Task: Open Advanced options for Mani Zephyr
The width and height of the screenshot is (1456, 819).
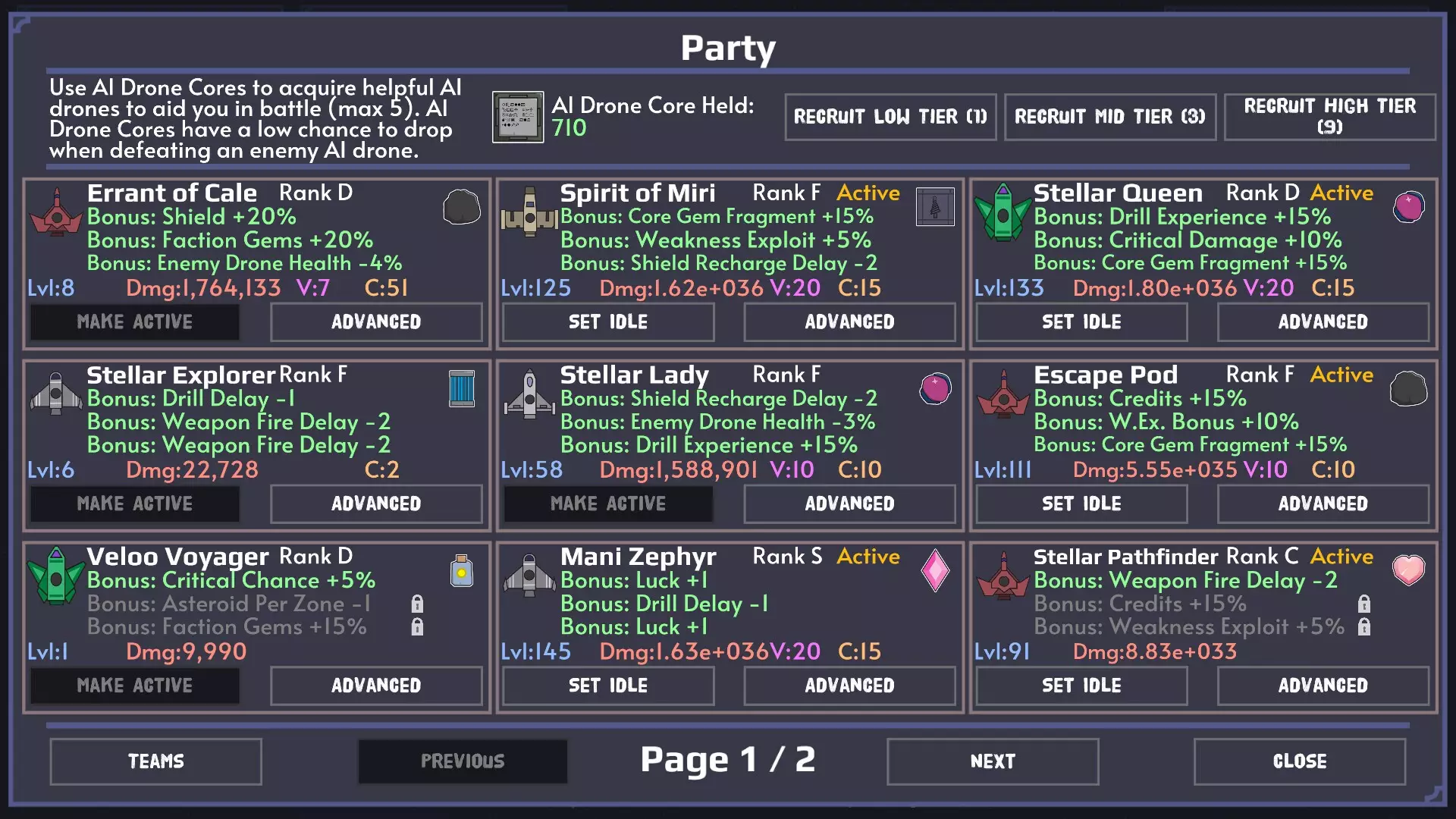Action: click(849, 686)
